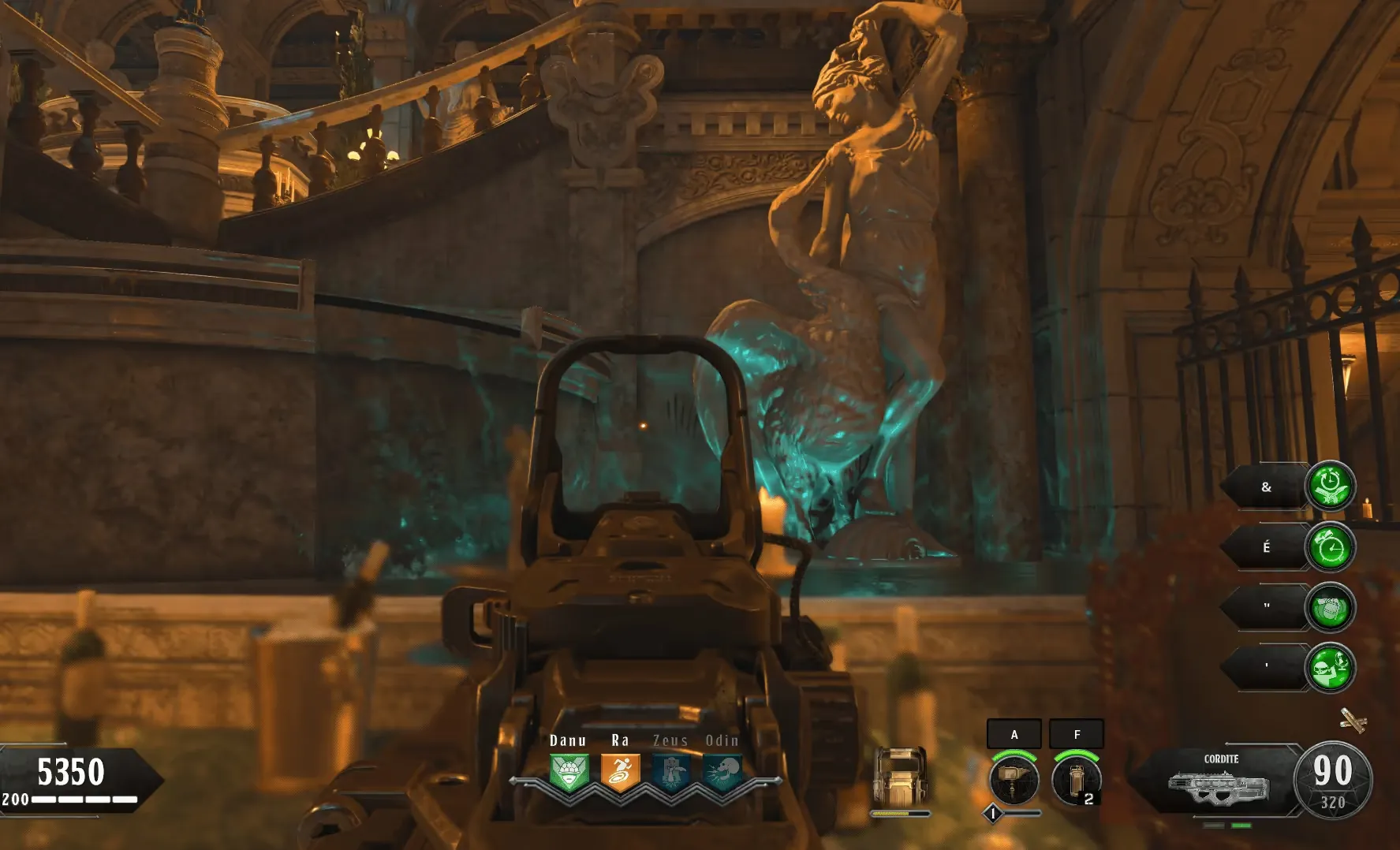Viewport: 1400px width, 850px height.
Task: Click the crossed fuses item icon
Action: 1352,719
